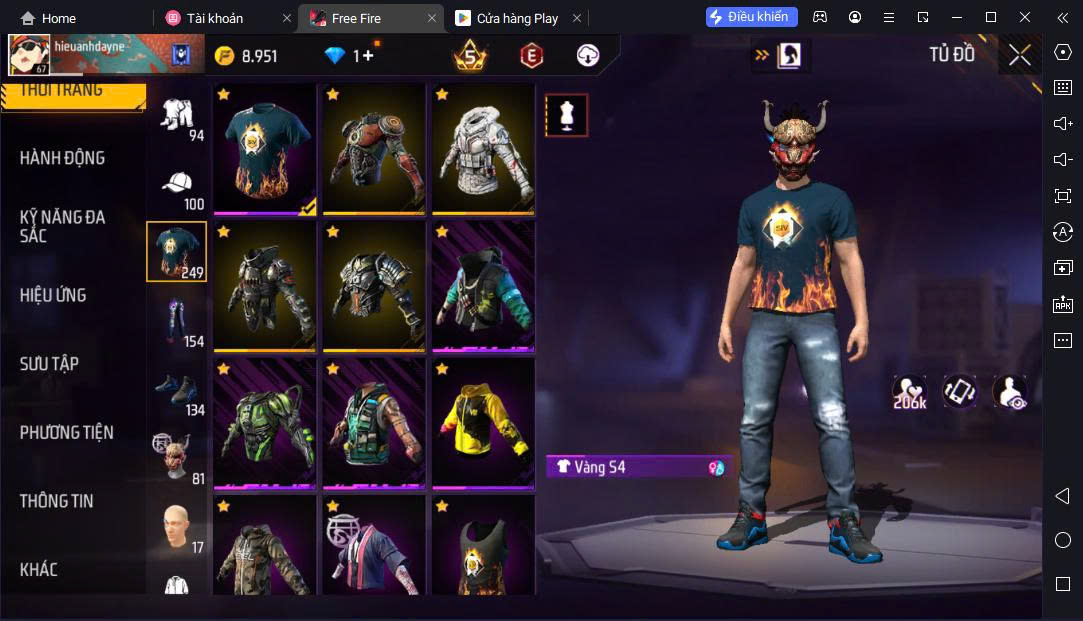Add diamonds with the plus button
The image size is (1083, 621).
[x=367, y=56]
